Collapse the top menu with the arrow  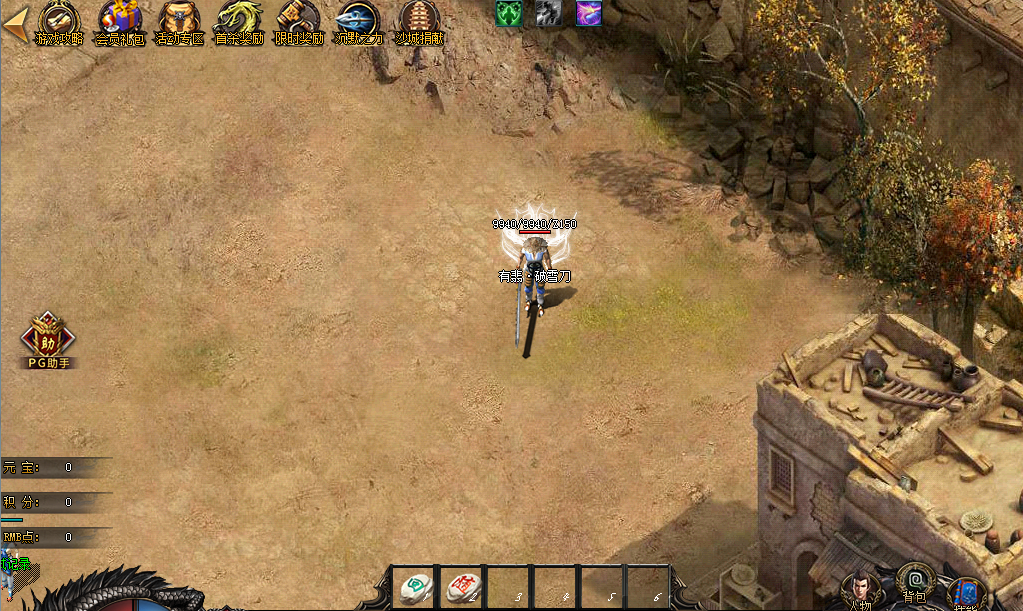pyautogui.click(x=15, y=26)
